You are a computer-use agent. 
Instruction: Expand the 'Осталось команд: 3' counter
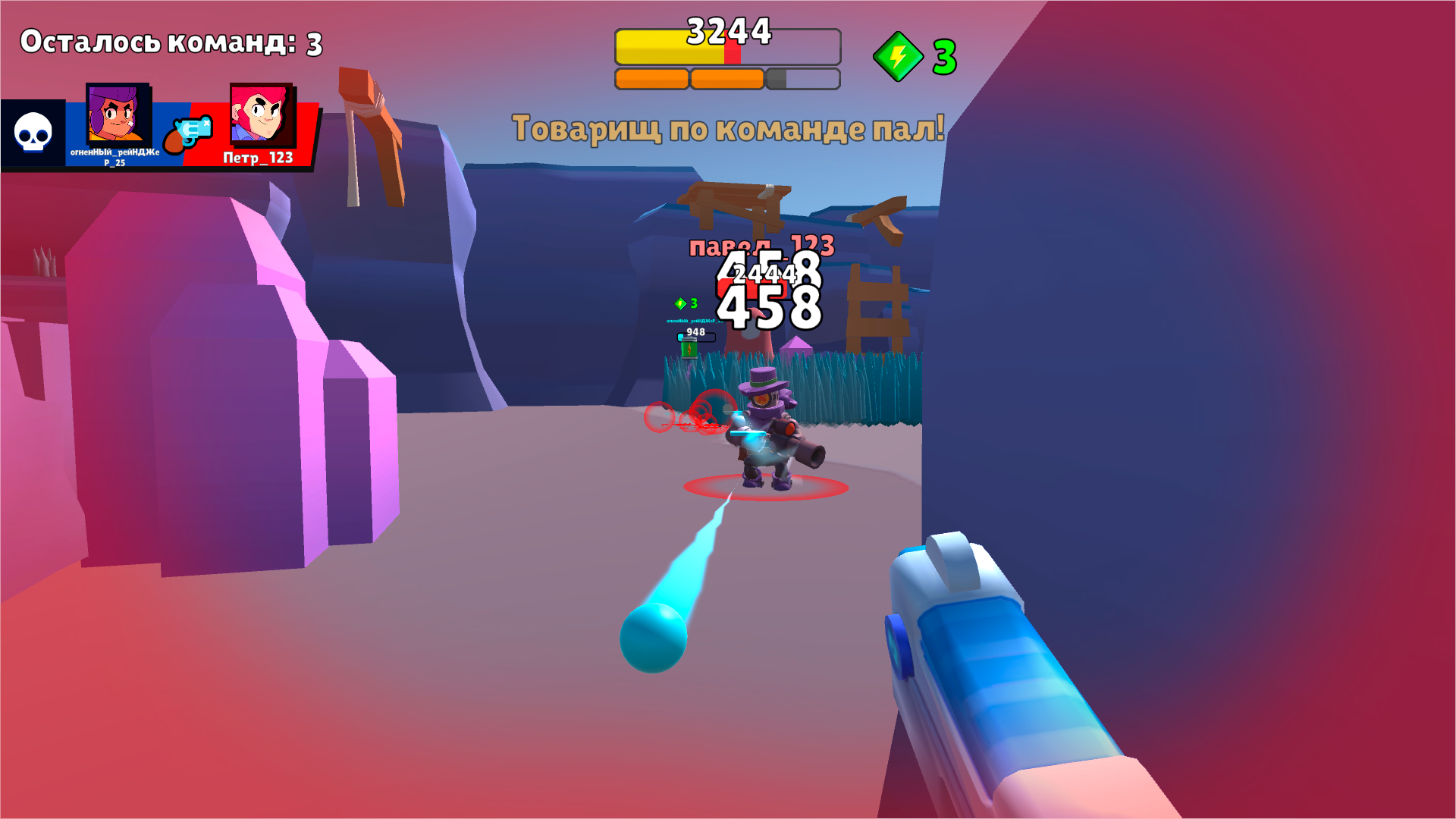[x=171, y=43]
